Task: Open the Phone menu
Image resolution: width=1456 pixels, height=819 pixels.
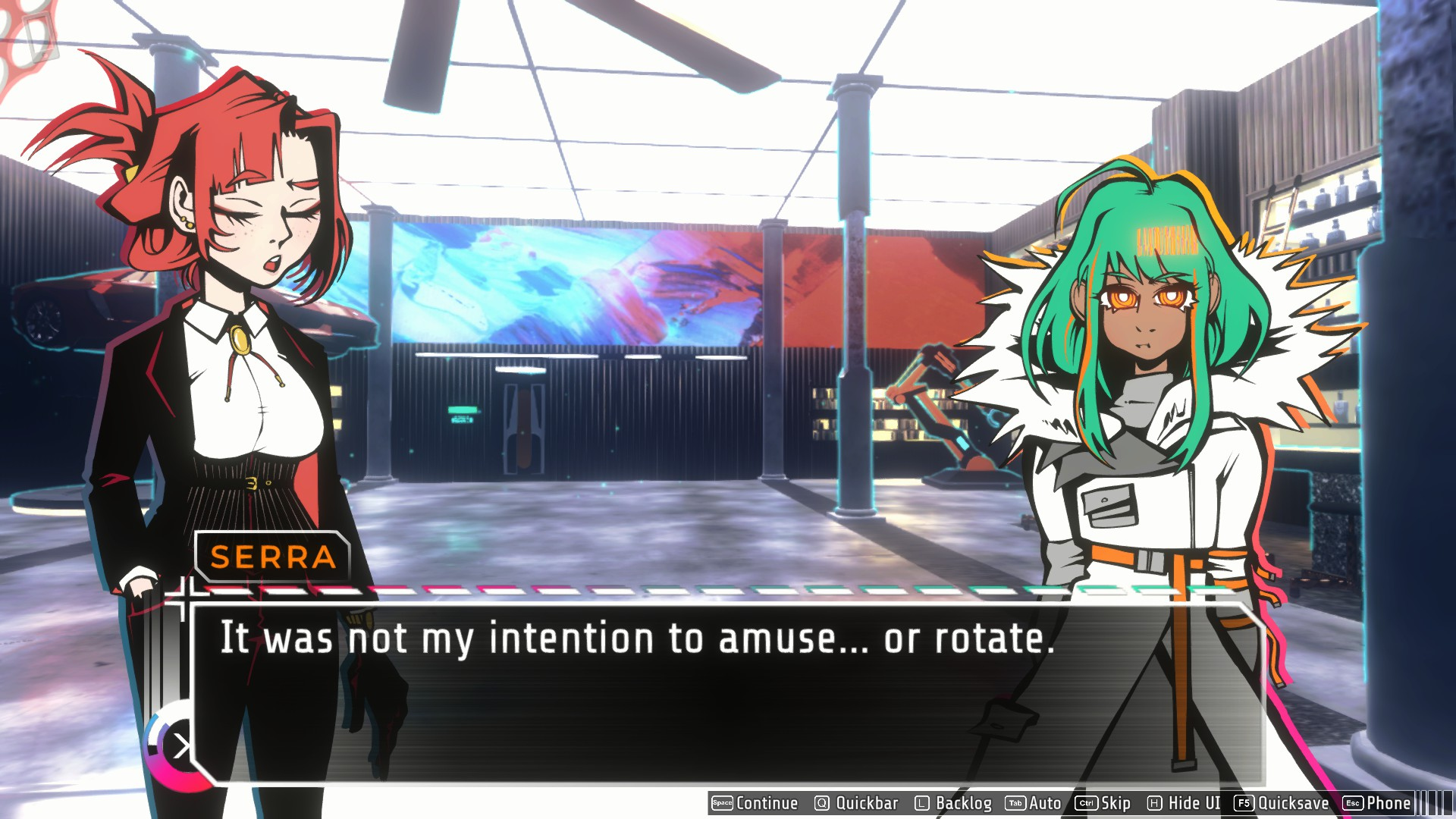Action: 1377,803
